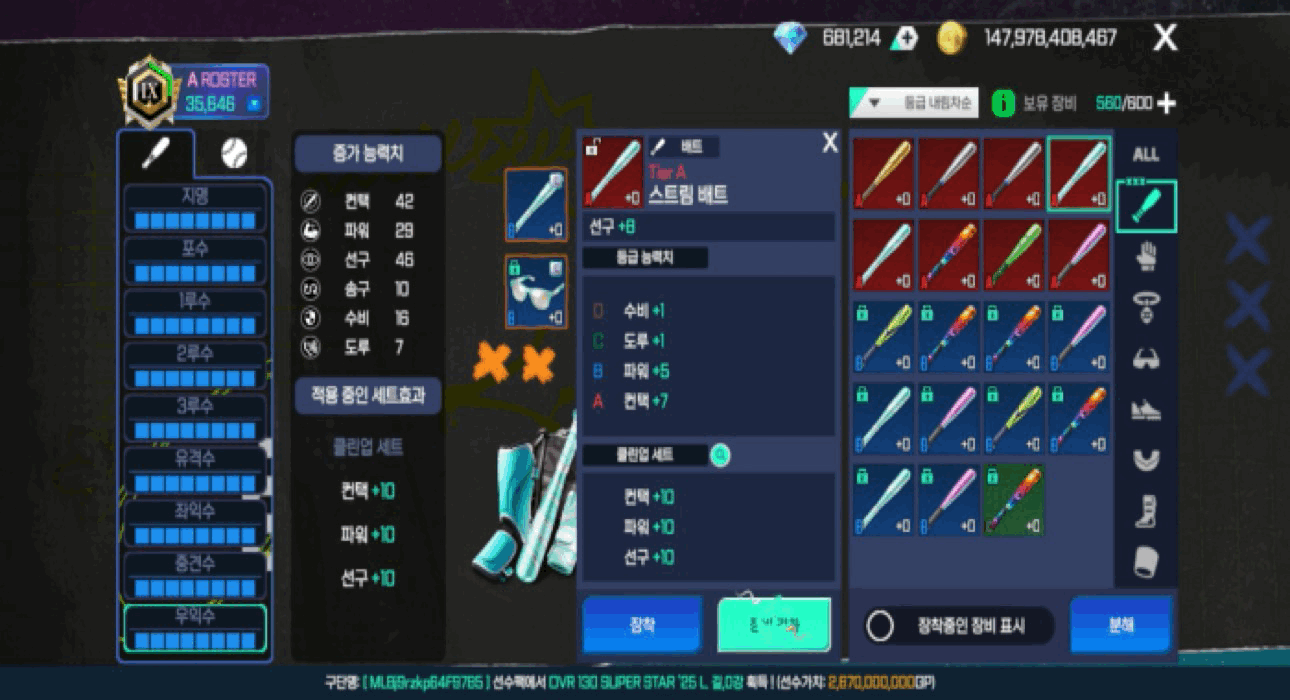Select the sunglasses equipment category
1290x700 pixels.
coord(1146,359)
